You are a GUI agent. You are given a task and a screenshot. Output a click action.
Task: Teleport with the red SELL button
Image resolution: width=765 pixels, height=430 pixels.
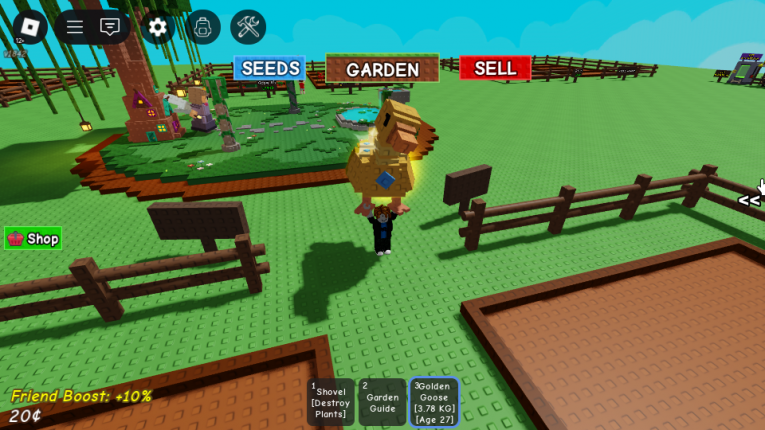(495, 68)
